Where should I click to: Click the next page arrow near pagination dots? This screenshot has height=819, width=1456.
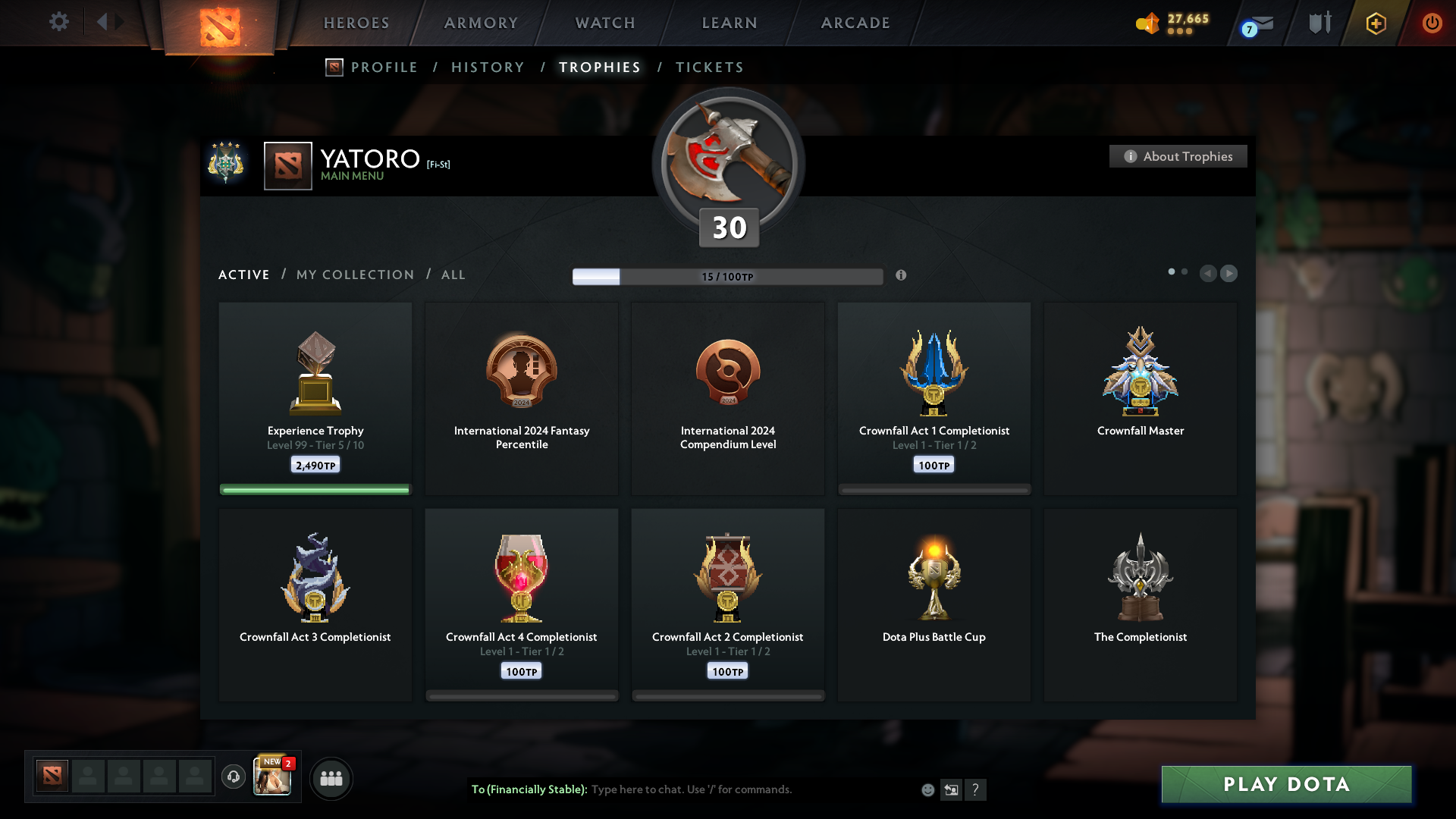tap(1228, 274)
